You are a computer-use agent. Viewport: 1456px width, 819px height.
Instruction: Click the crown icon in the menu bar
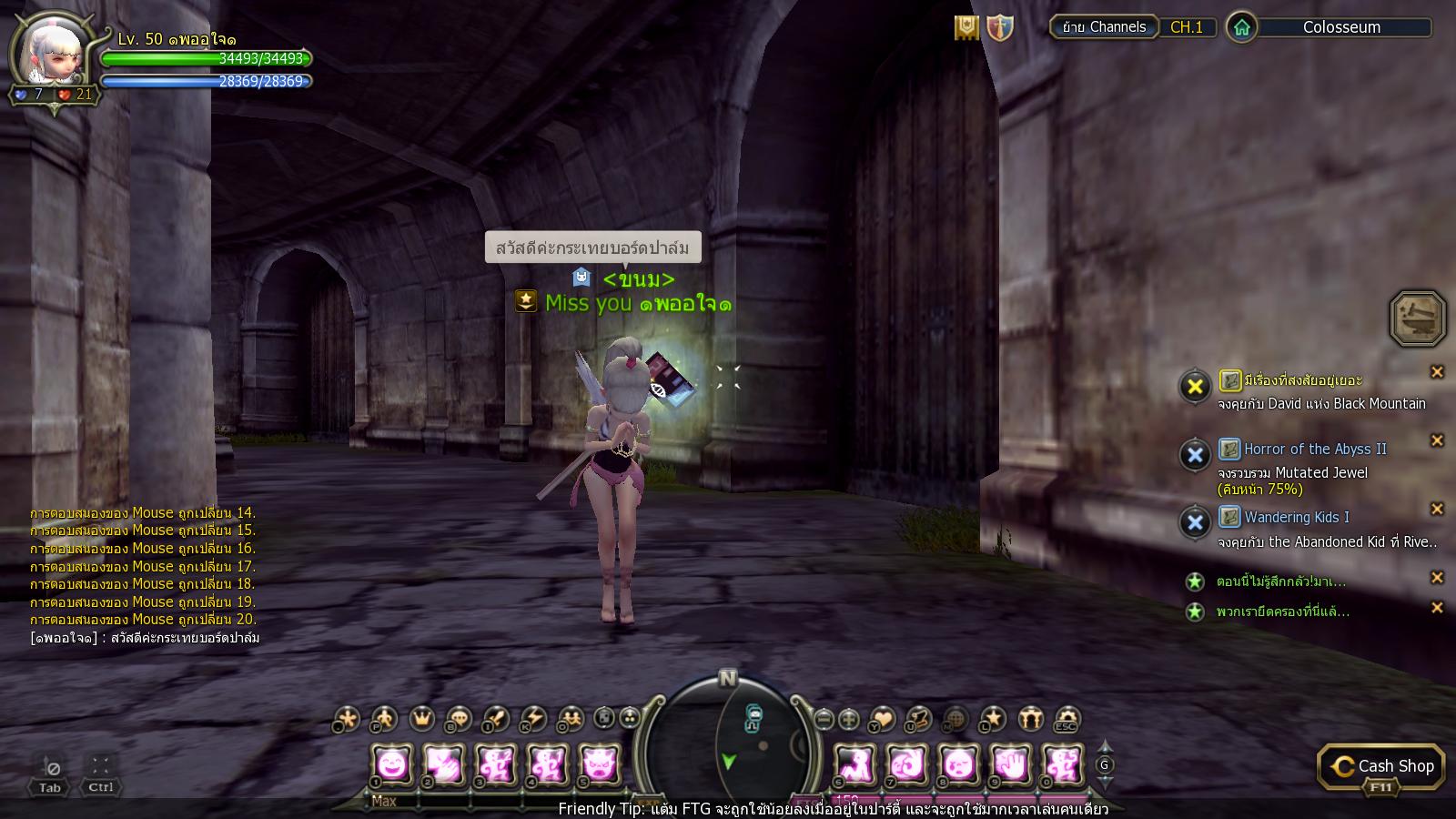pyautogui.click(x=422, y=719)
